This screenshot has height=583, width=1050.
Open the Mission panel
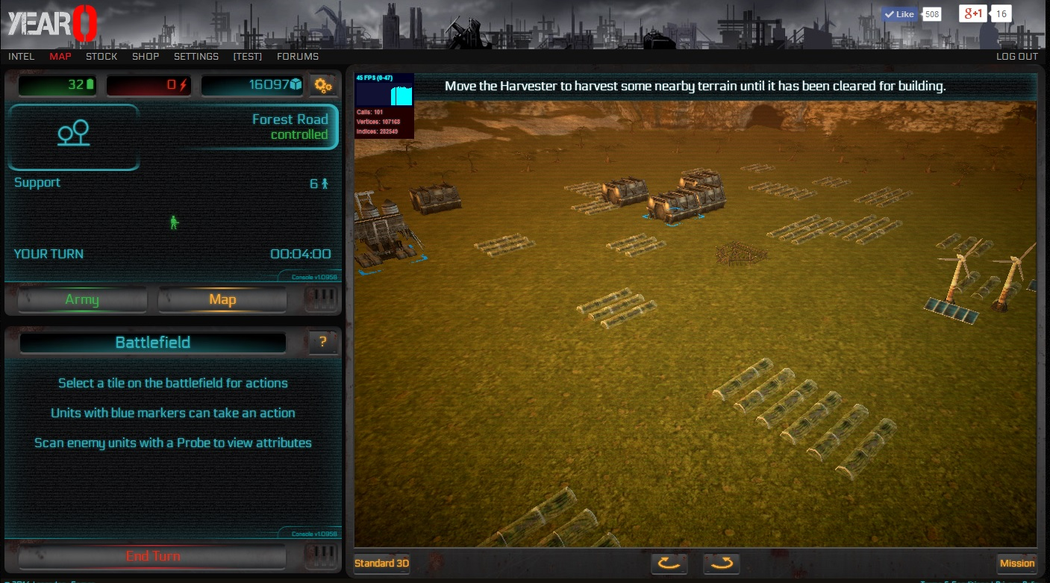point(1016,563)
